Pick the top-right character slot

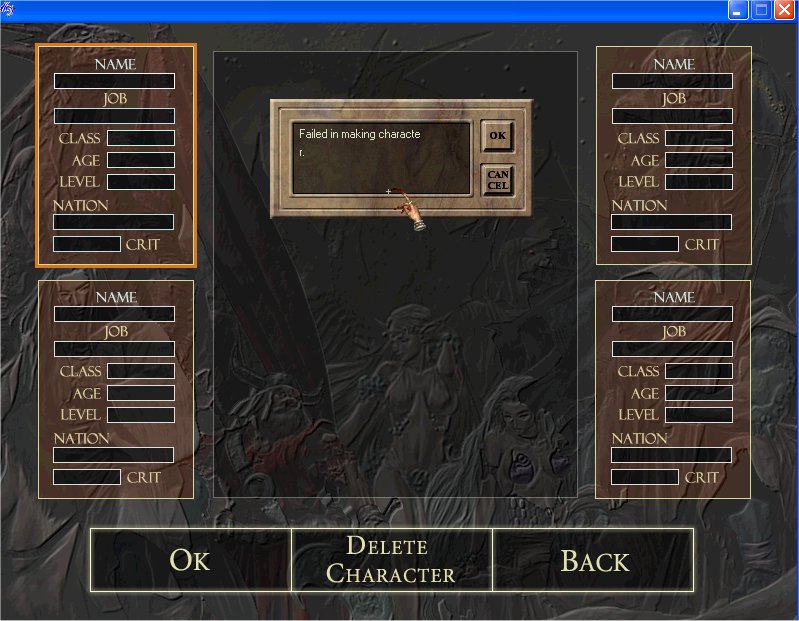point(673,155)
